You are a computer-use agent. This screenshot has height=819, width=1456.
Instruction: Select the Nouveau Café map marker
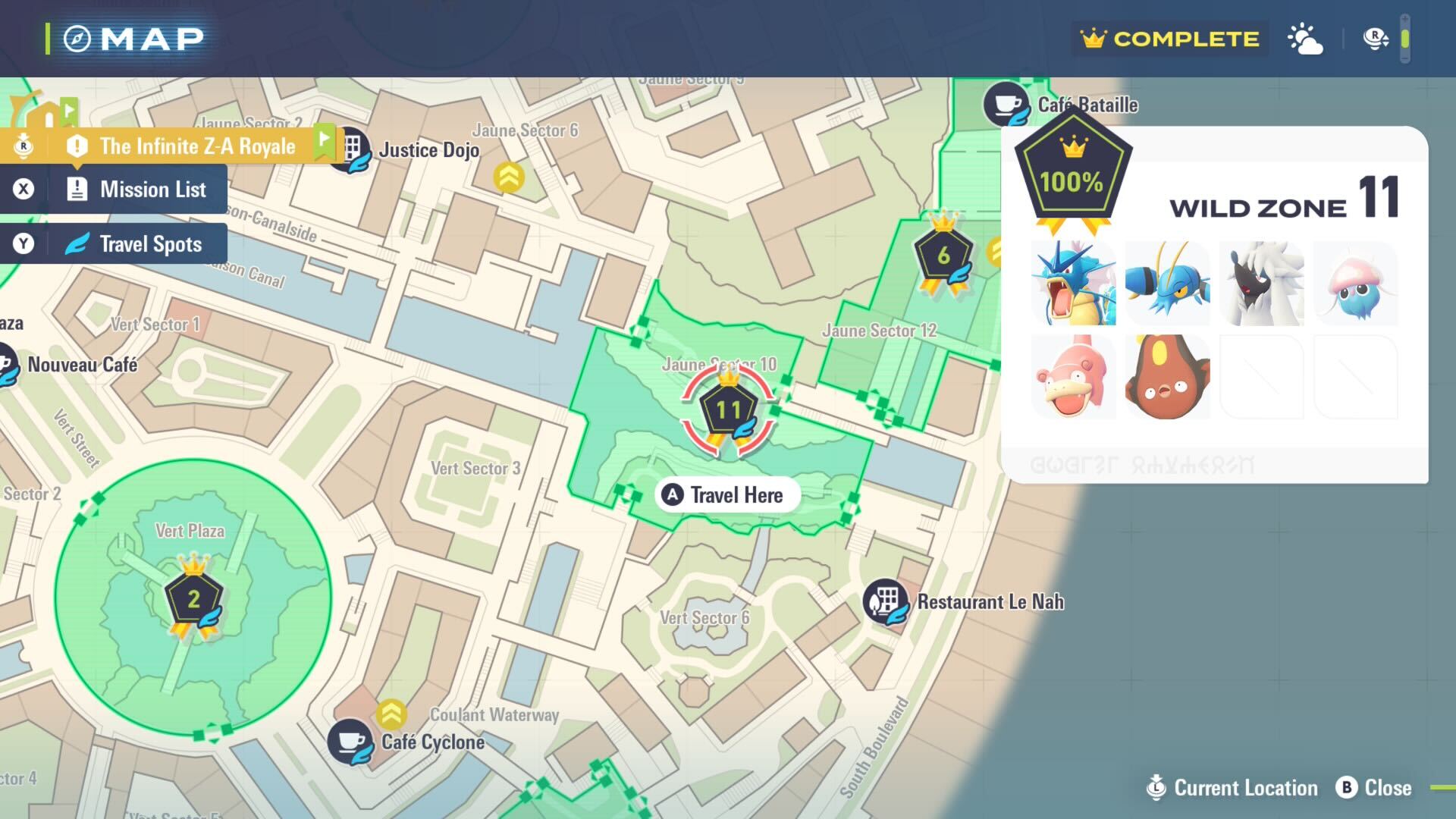click(8, 365)
